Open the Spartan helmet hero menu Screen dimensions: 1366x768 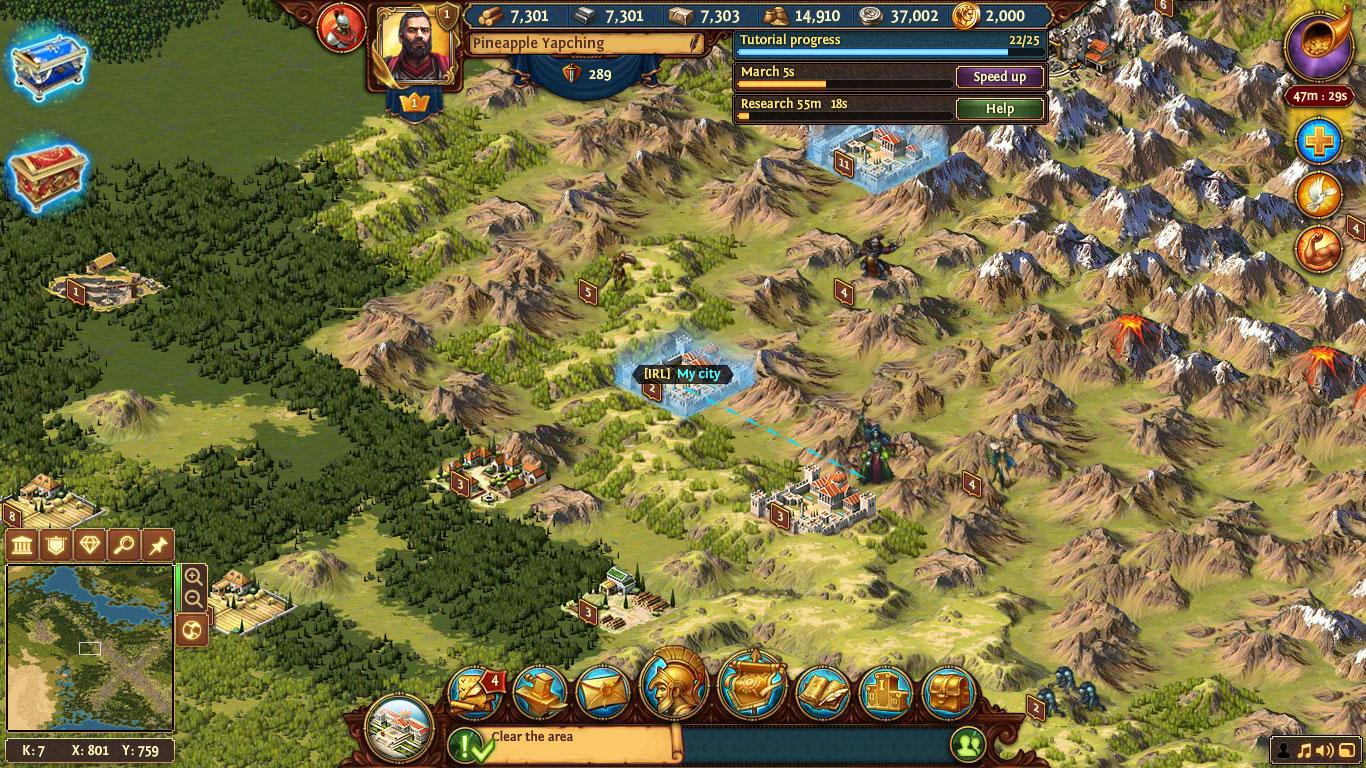(675, 686)
